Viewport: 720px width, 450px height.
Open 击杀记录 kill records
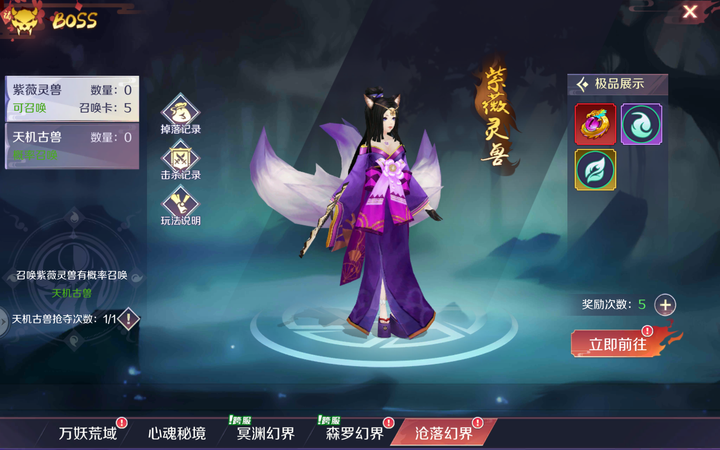point(181,160)
